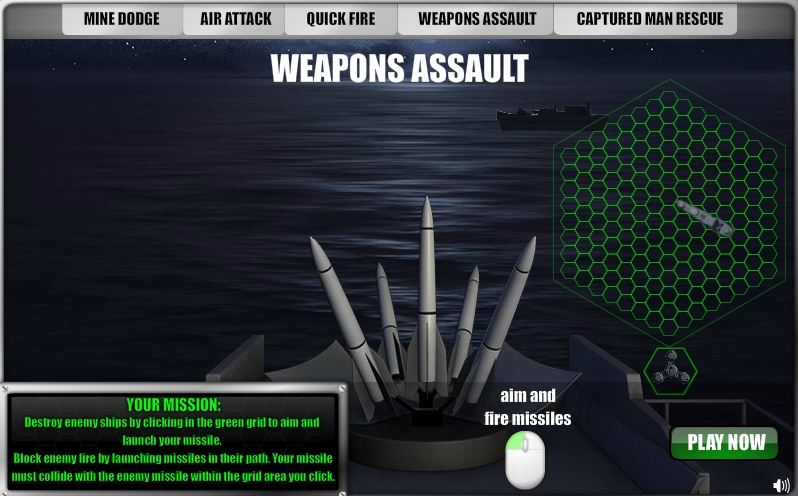Choose the Captured Man Rescue tab
Viewport: 798px width, 496px height.
coord(649,19)
